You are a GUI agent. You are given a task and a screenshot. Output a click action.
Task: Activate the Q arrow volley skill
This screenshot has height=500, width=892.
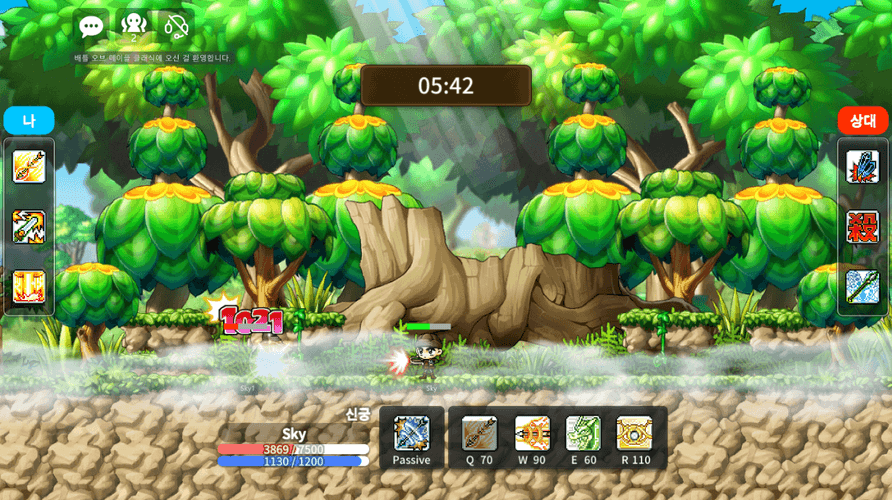479,434
